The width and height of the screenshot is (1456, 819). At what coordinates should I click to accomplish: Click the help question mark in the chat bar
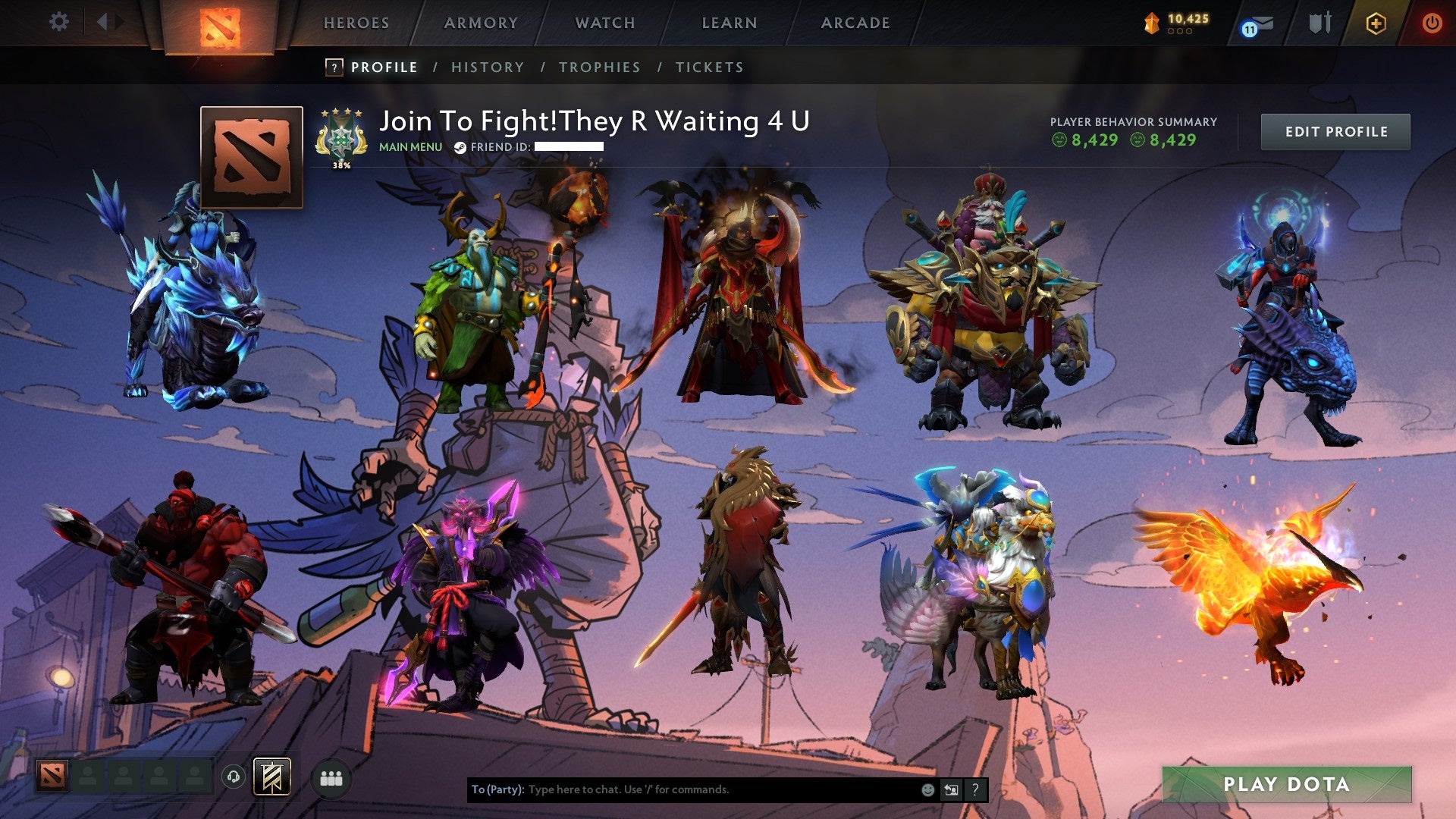975,789
